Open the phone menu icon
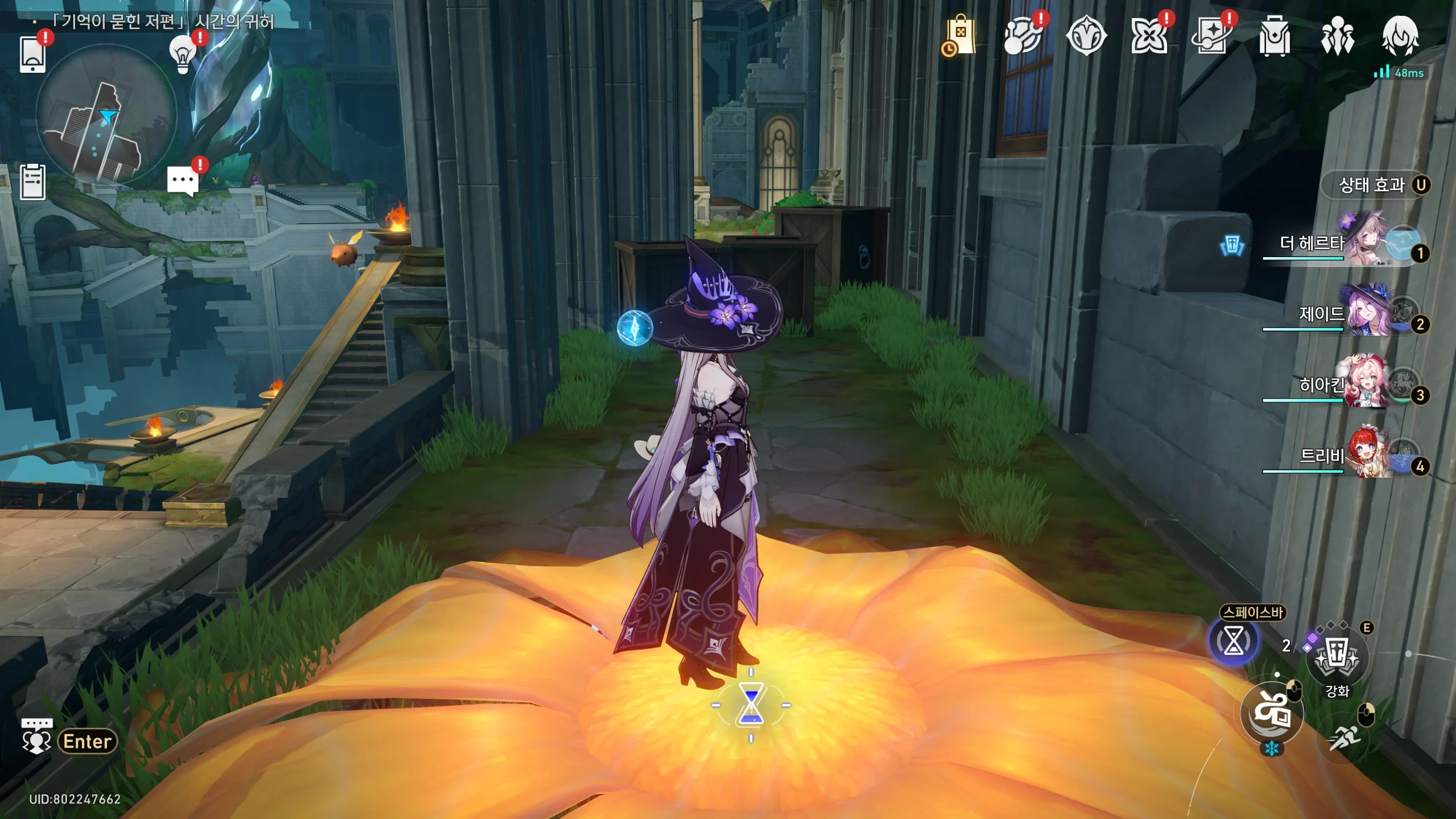The width and height of the screenshot is (1456, 819). [x=33, y=54]
